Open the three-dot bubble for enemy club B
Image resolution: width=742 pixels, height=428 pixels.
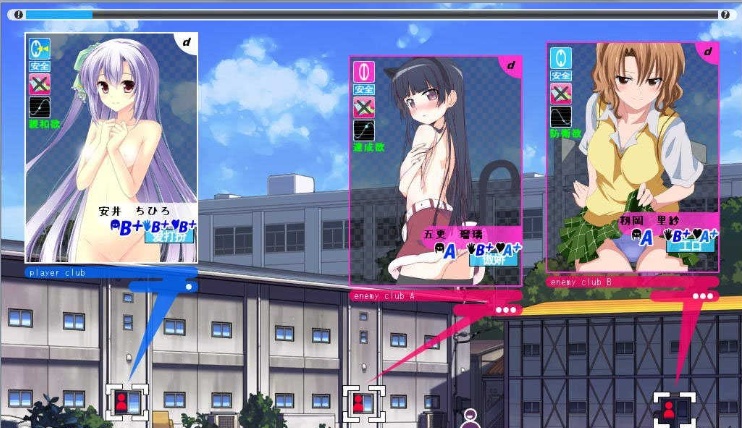[704, 296]
